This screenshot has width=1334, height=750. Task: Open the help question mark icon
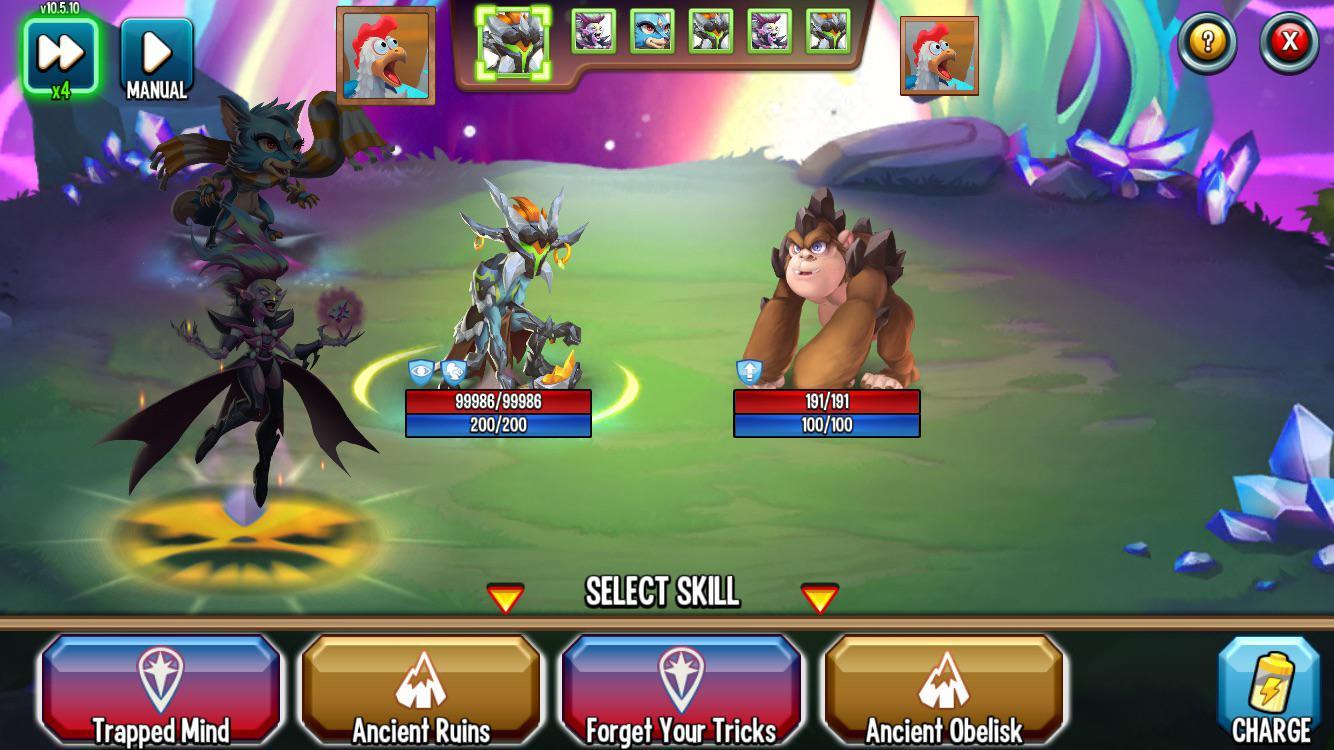pyautogui.click(x=1206, y=42)
